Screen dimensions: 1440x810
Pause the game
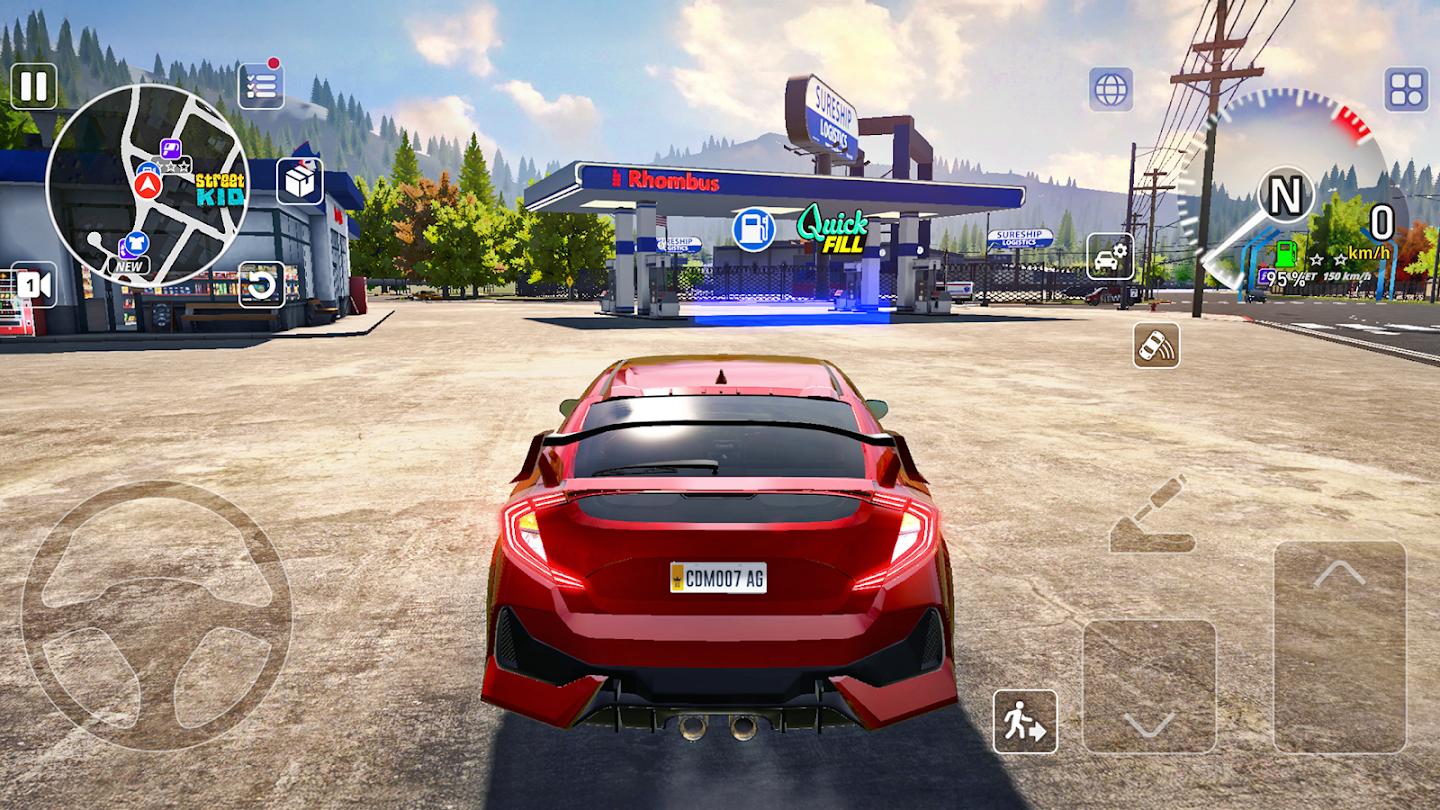point(34,88)
